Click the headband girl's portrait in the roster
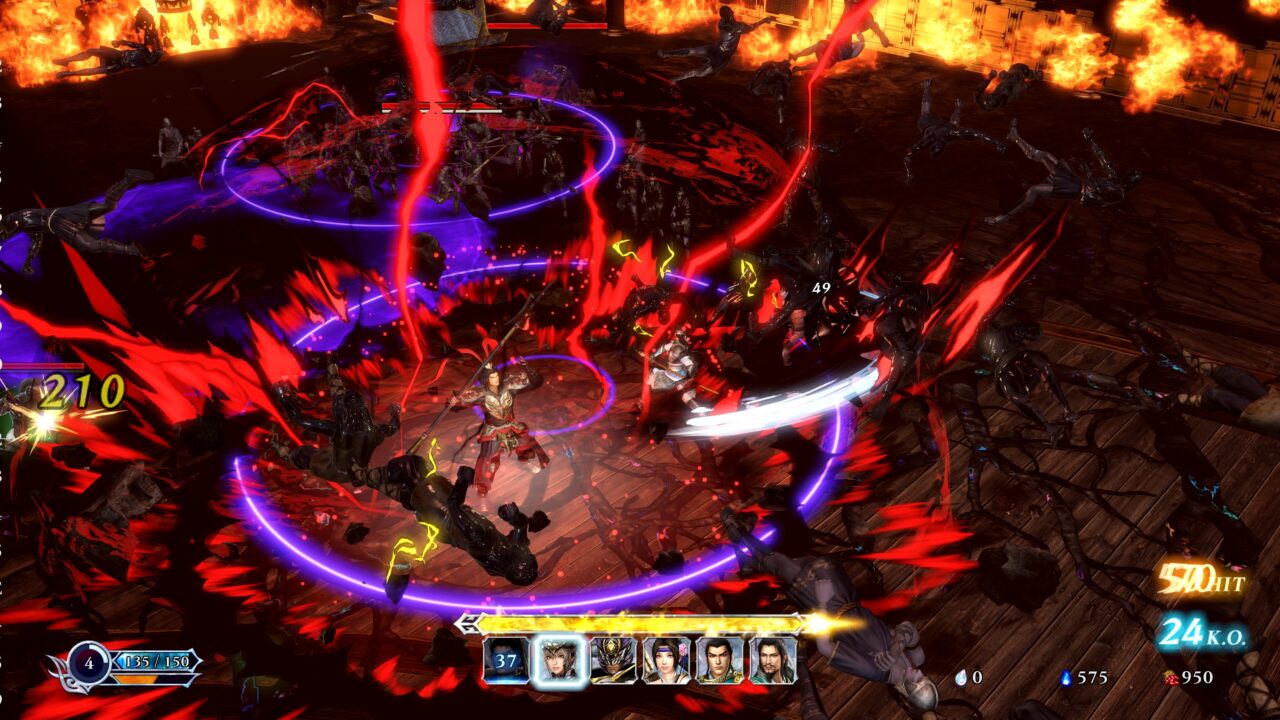Image resolution: width=1280 pixels, height=720 pixels. (666, 662)
